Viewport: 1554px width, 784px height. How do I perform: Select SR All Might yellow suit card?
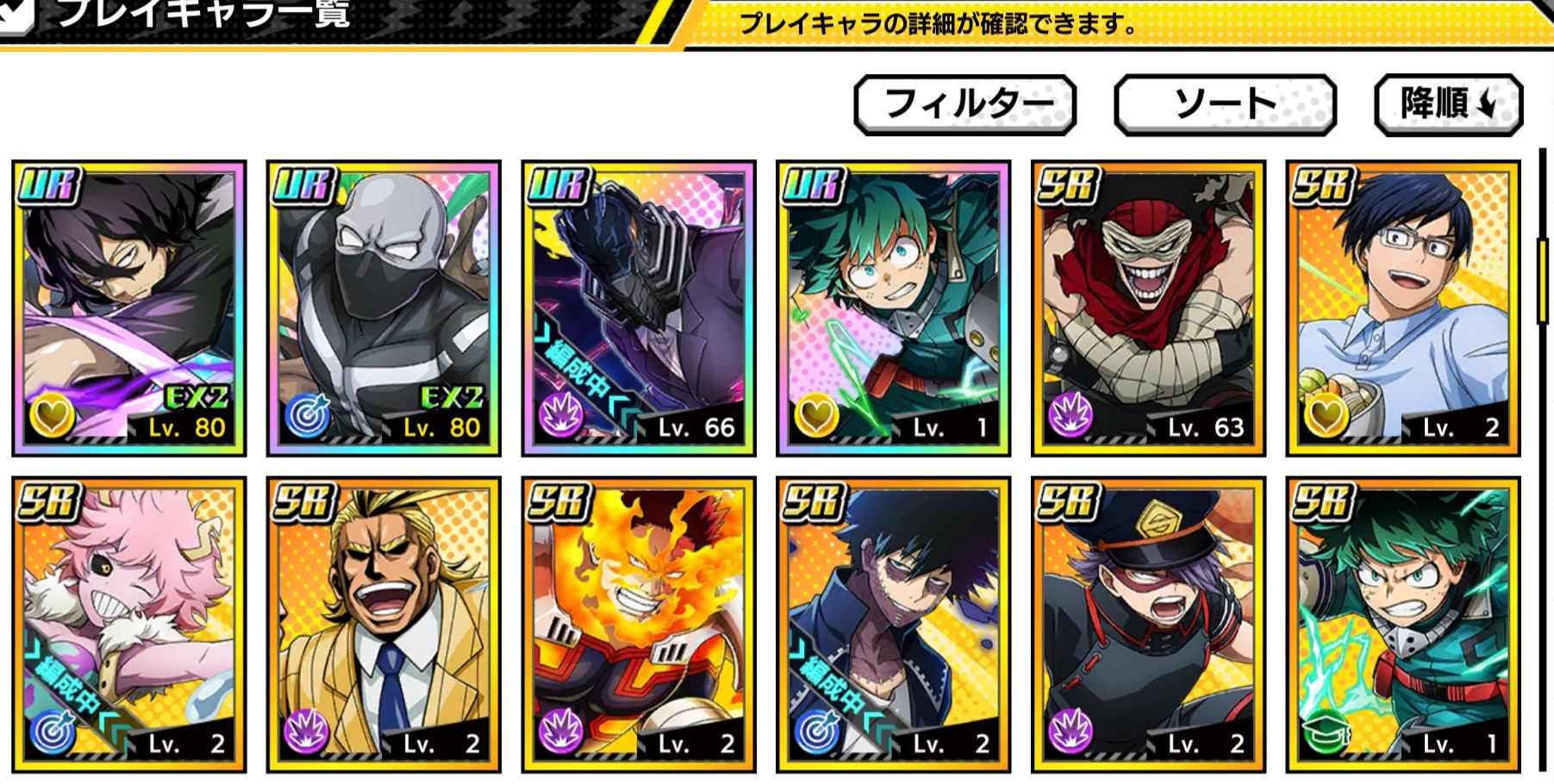[384, 624]
